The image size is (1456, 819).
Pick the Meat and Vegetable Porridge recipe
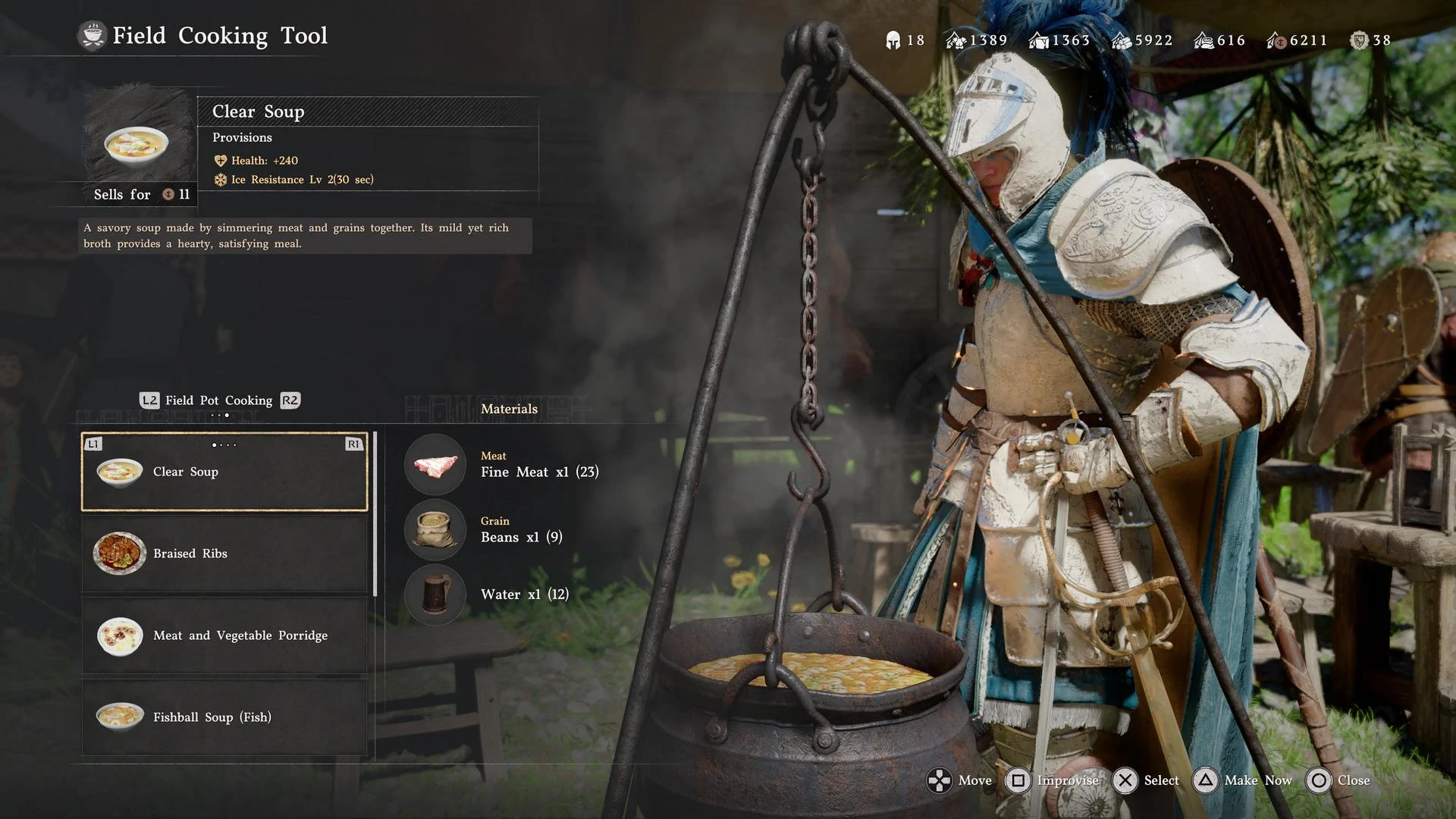click(x=224, y=635)
